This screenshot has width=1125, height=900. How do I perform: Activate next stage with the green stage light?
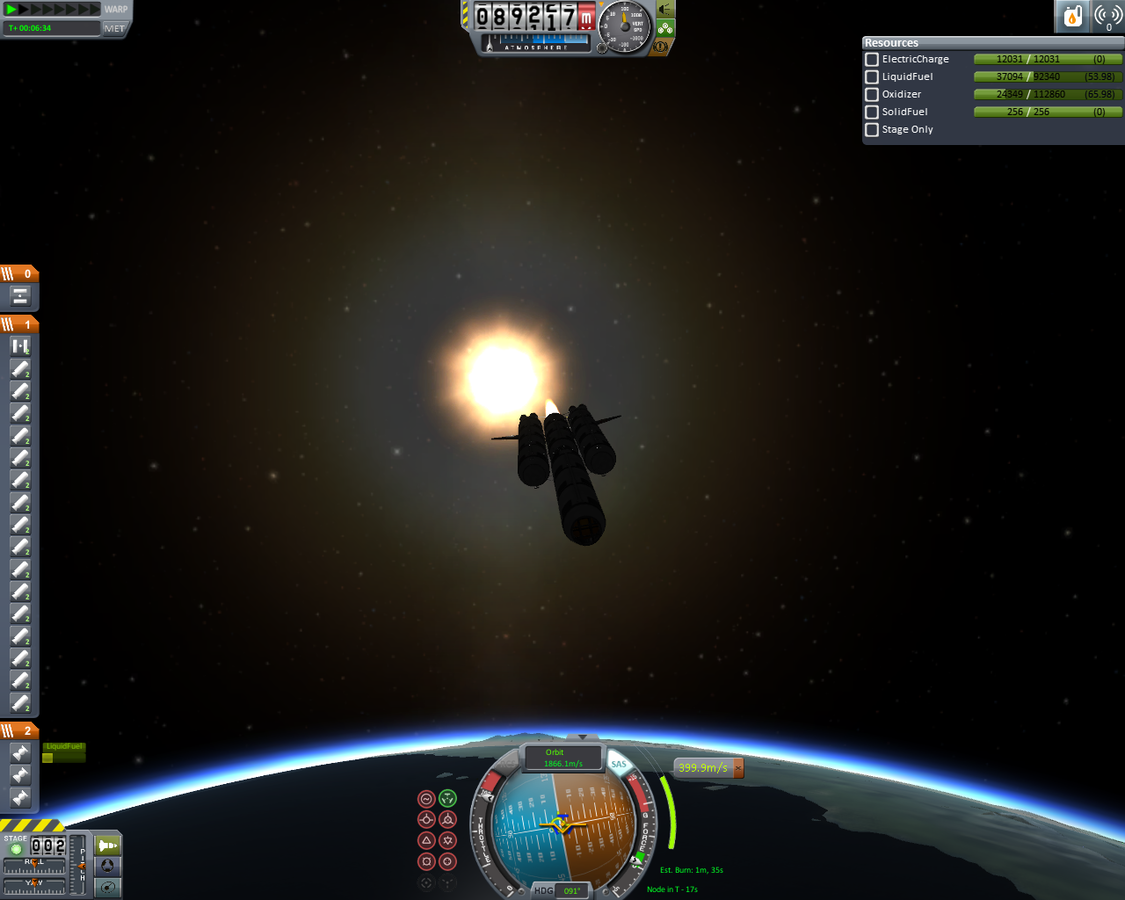[16, 849]
